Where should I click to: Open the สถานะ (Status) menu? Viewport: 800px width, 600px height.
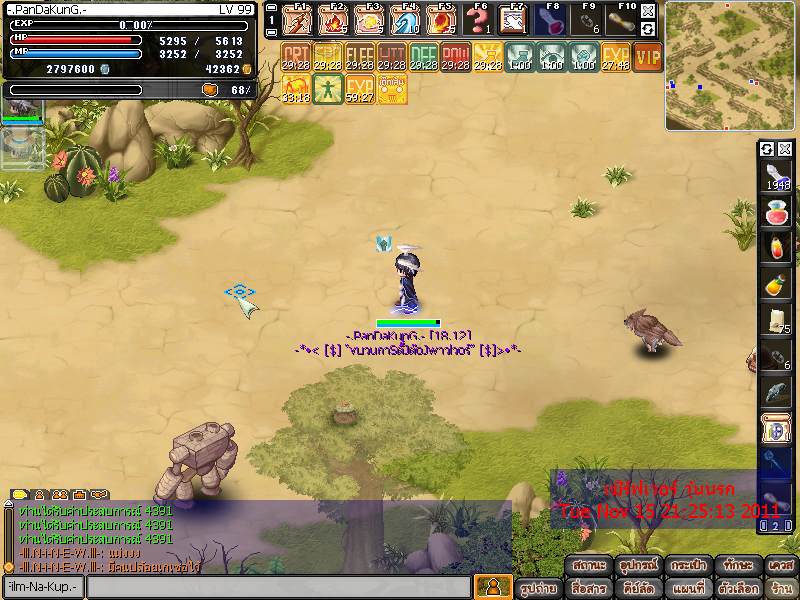(590, 566)
